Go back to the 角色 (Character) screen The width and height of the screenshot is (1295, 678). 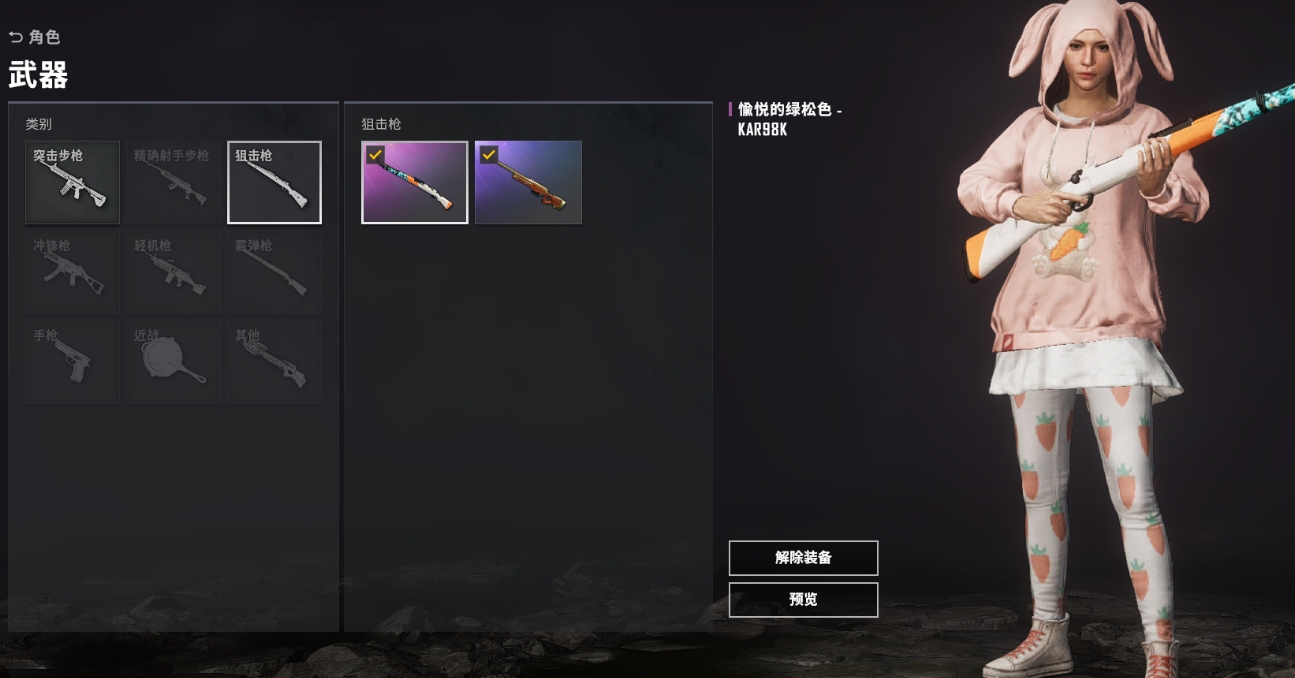[35, 37]
